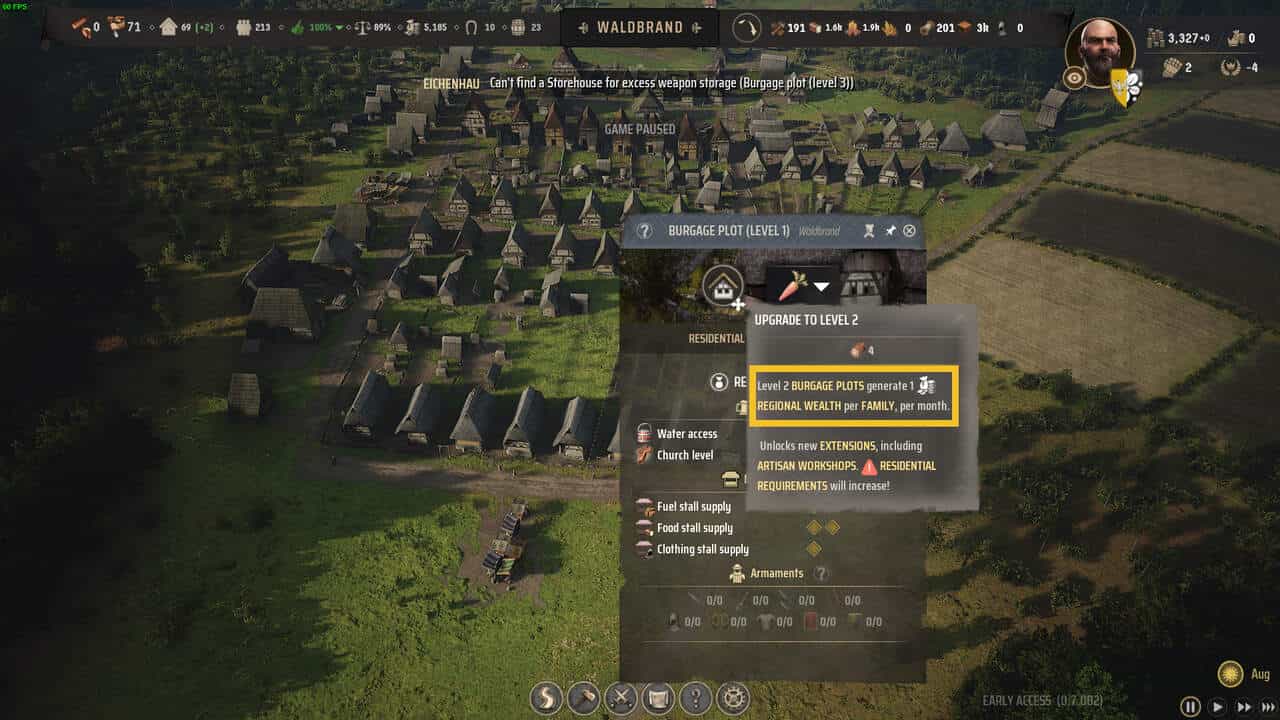The image size is (1280, 720).
Task: Close the Burgage Plot panel
Action: (909, 231)
